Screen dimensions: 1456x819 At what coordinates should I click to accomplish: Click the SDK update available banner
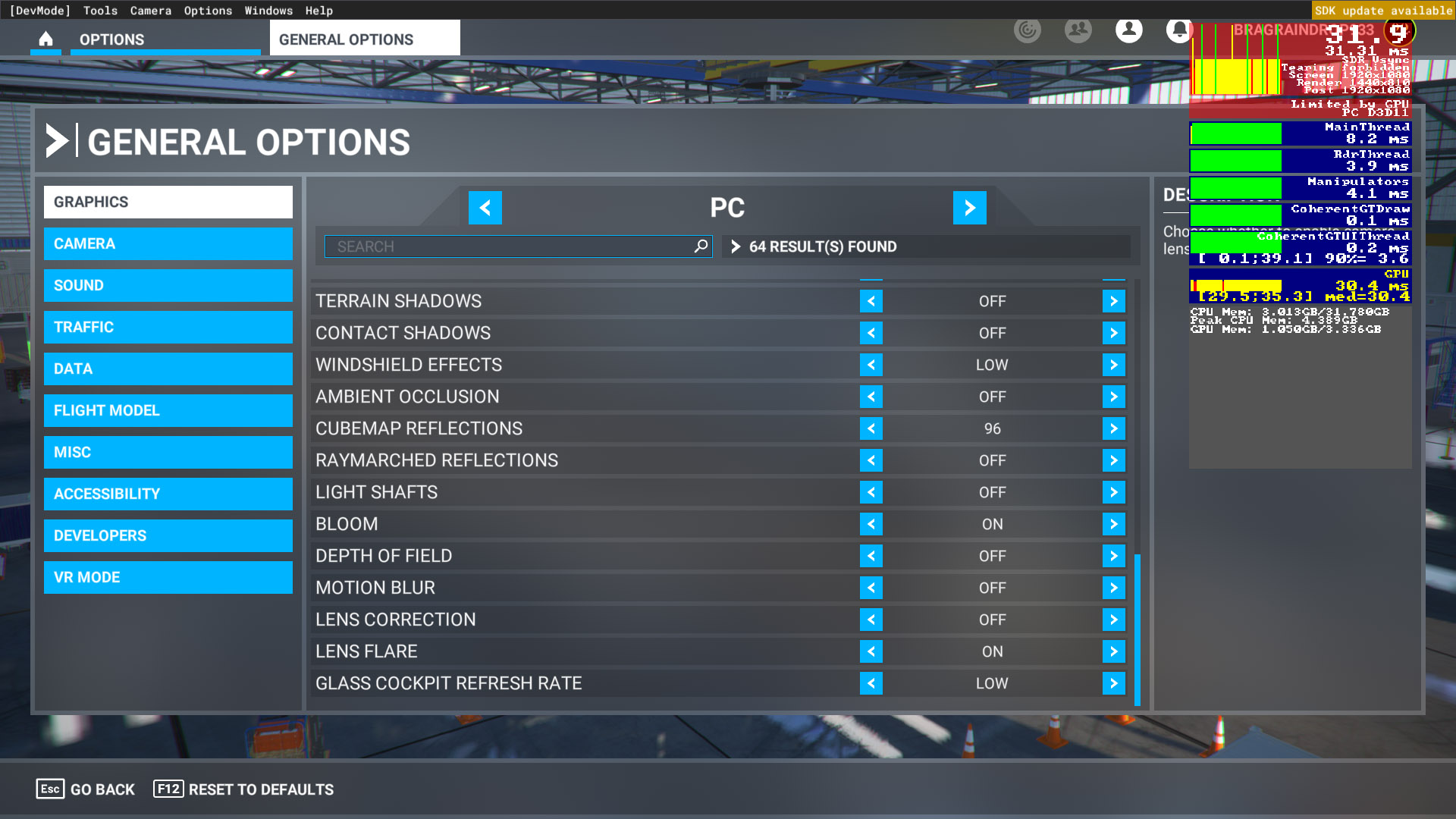(x=1382, y=11)
